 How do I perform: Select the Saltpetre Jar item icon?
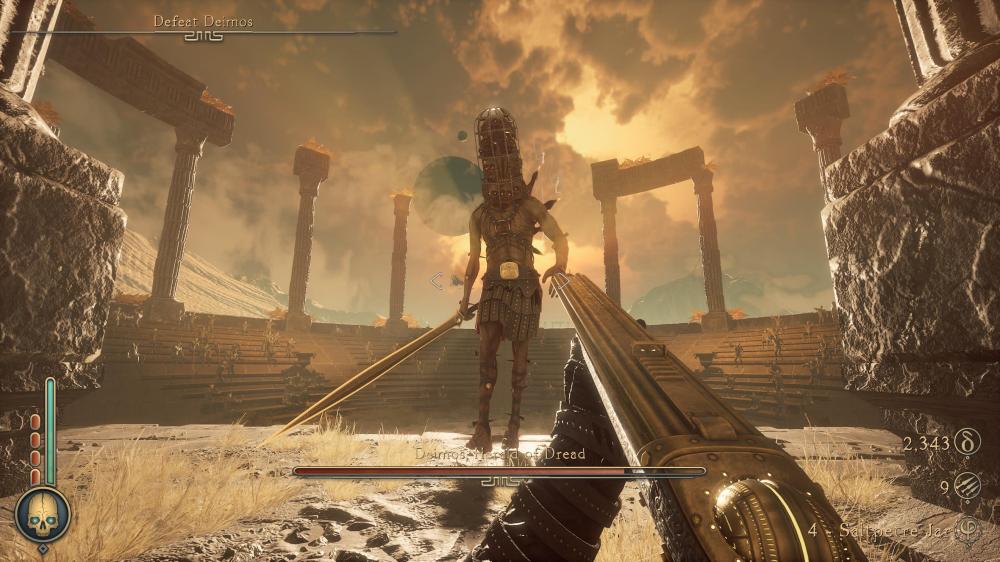966,530
